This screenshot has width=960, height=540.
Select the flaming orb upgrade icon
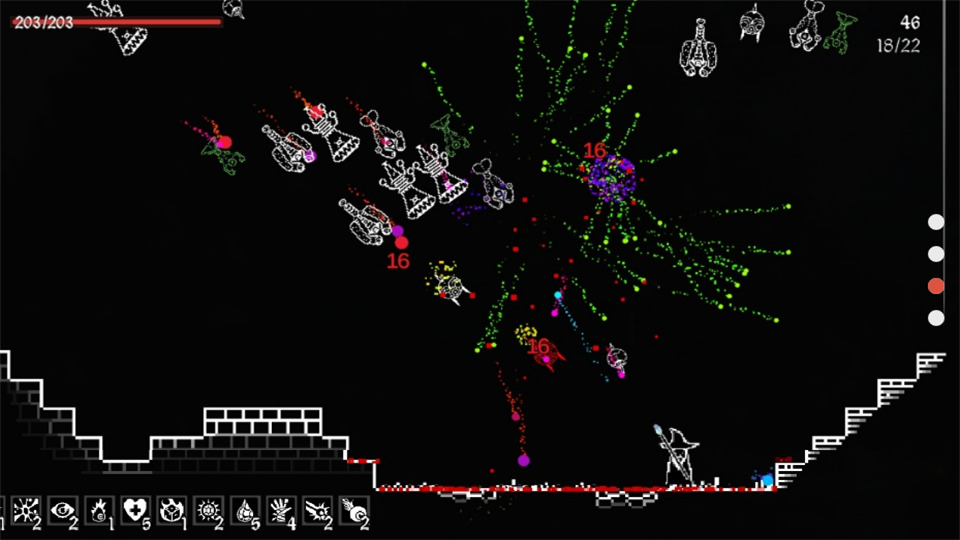click(x=99, y=510)
